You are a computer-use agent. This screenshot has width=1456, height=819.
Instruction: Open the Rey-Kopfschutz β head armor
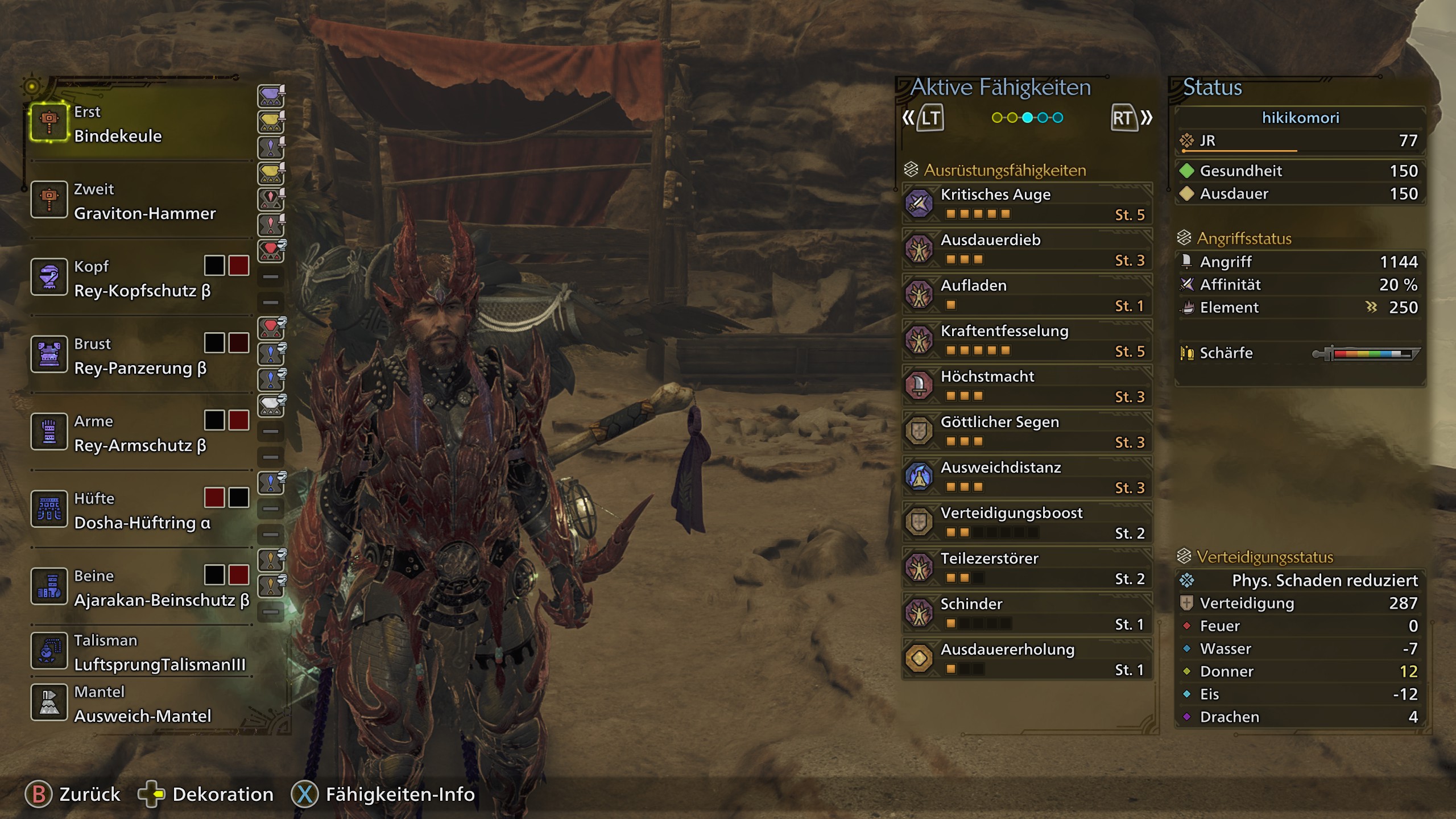tap(139, 278)
